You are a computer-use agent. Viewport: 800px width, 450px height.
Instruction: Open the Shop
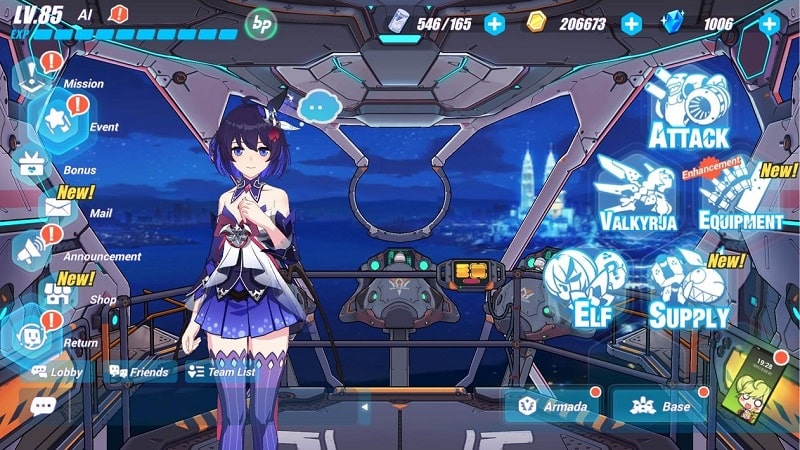pos(62,293)
